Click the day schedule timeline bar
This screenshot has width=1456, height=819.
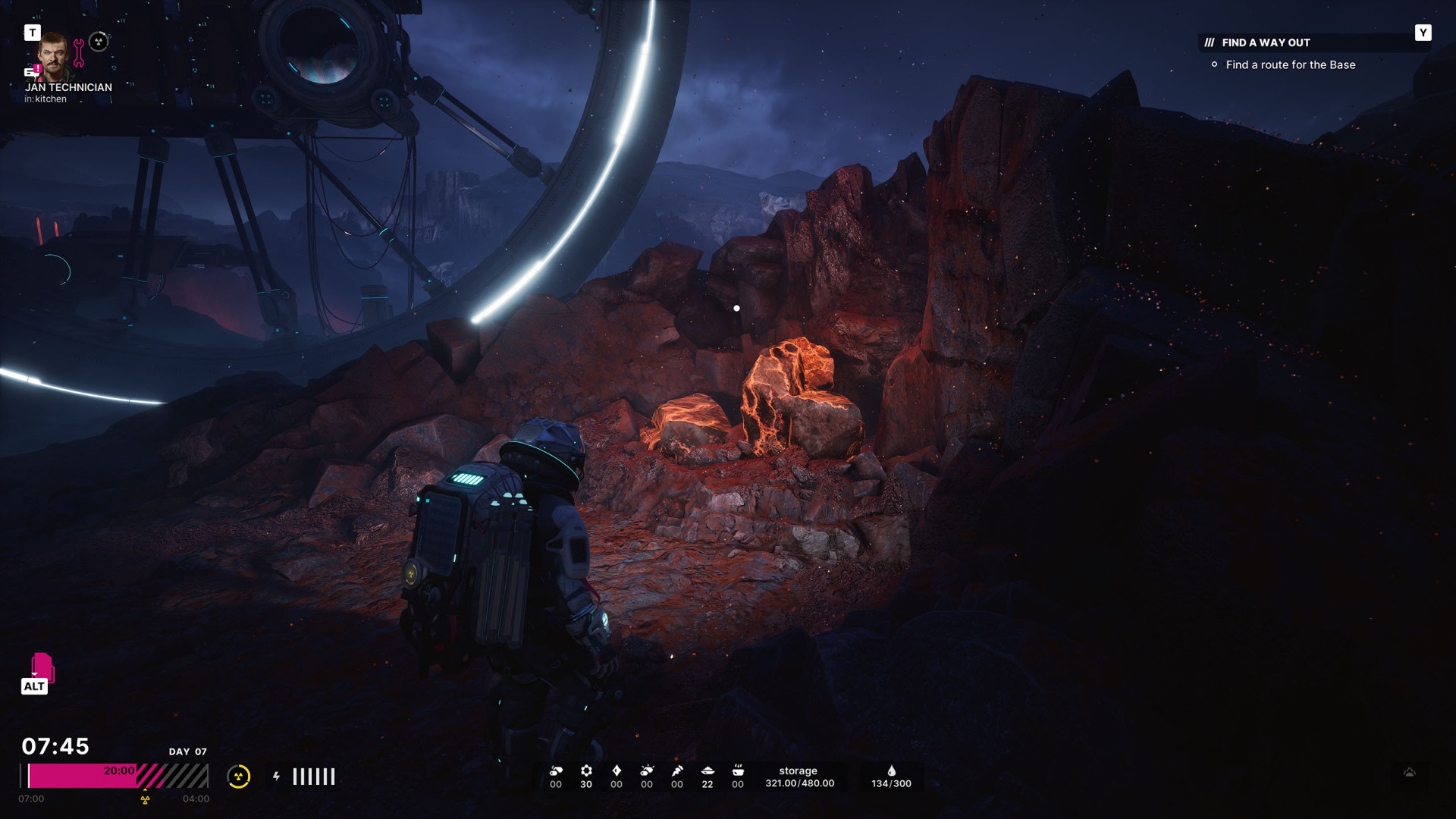114,777
